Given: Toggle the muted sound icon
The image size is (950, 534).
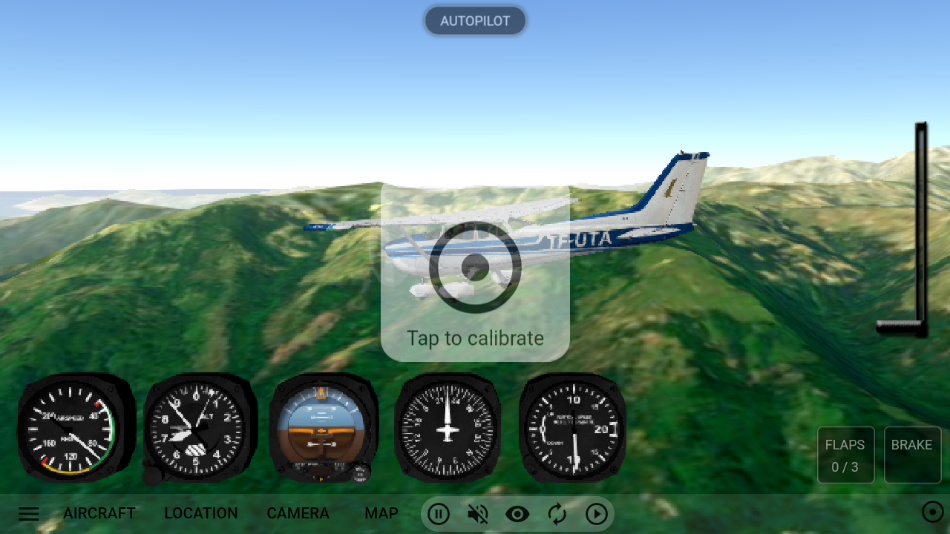Looking at the screenshot, I should click(x=478, y=514).
